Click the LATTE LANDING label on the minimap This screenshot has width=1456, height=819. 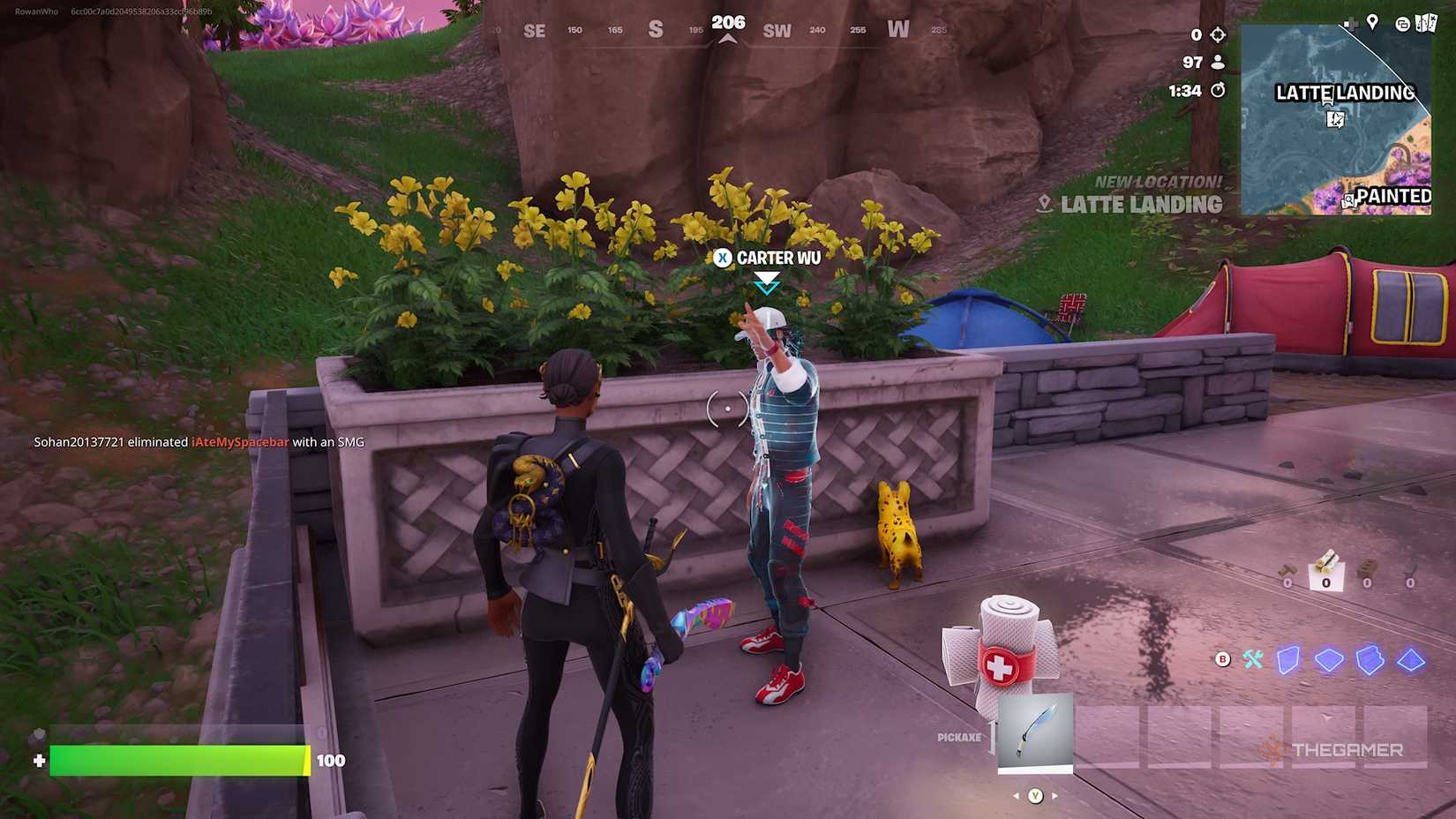point(1344,93)
